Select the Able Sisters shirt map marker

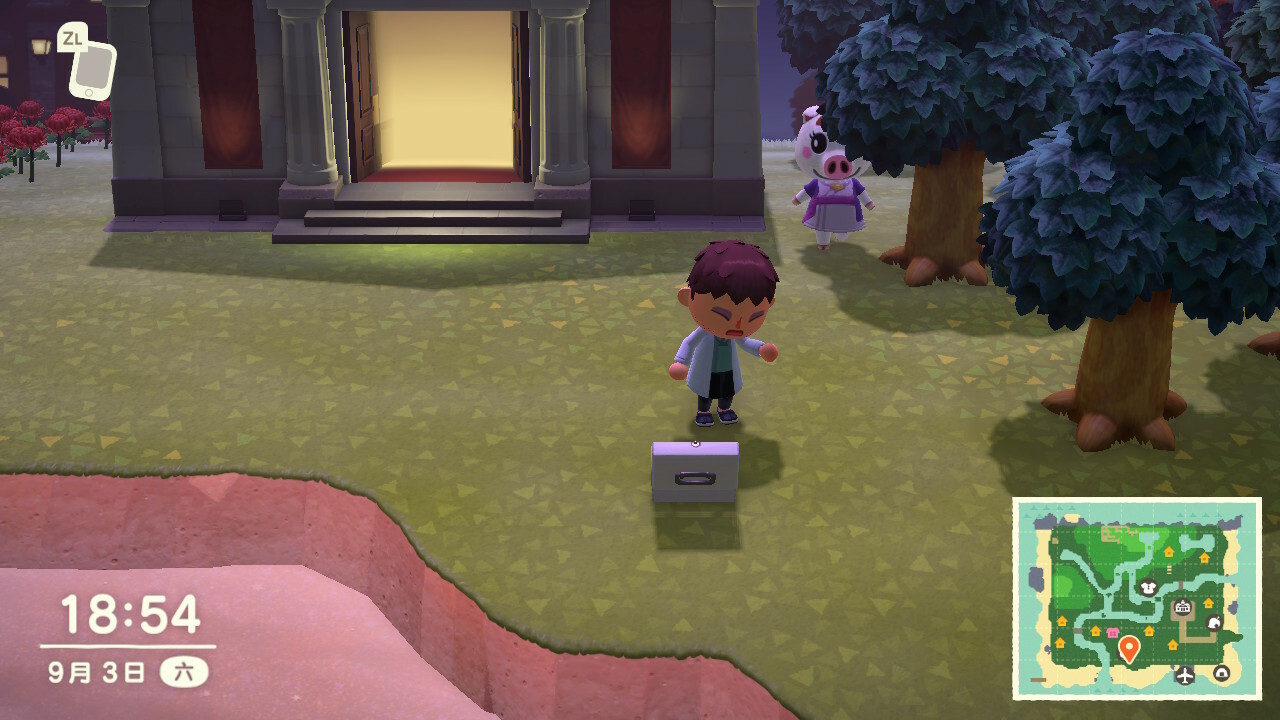click(1149, 589)
